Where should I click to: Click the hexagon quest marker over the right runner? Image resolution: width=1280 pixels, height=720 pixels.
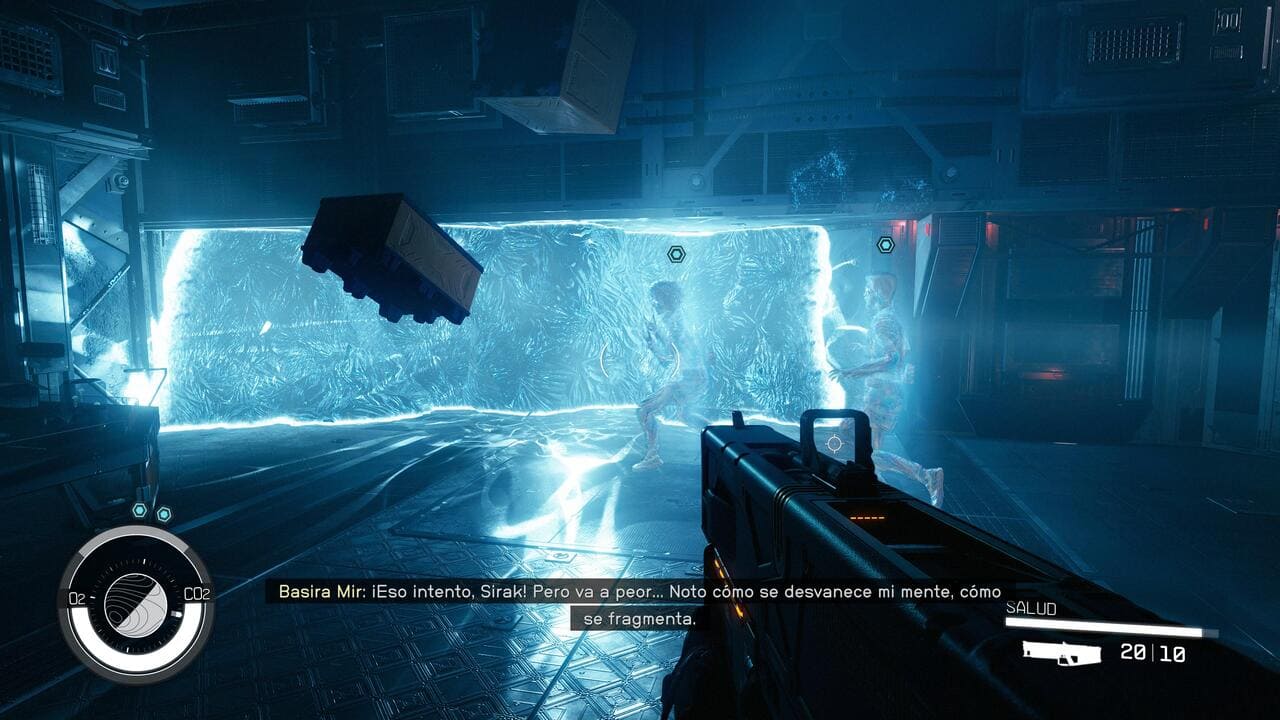pyautogui.click(x=885, y=245)
